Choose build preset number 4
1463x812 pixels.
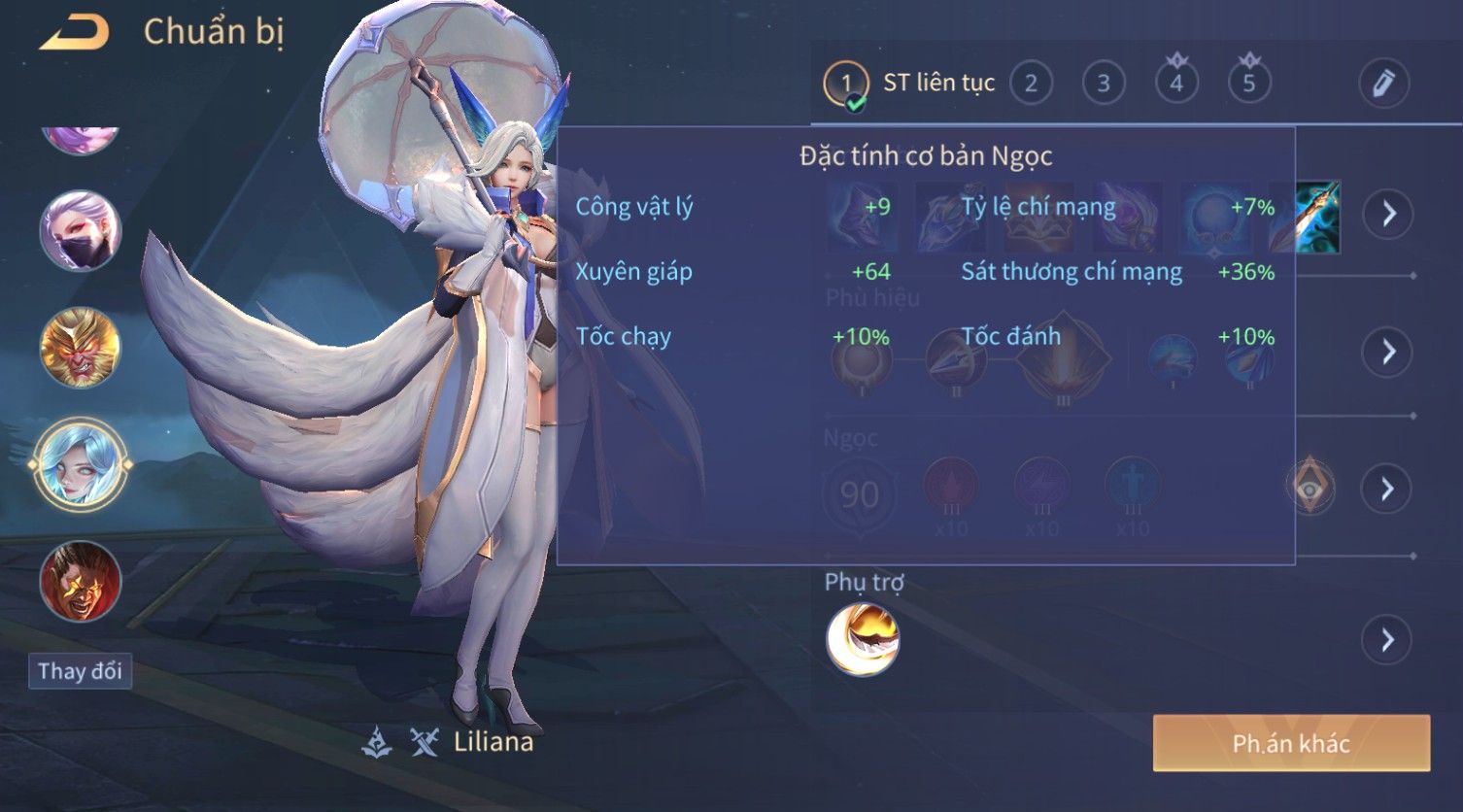[1176, 84]
